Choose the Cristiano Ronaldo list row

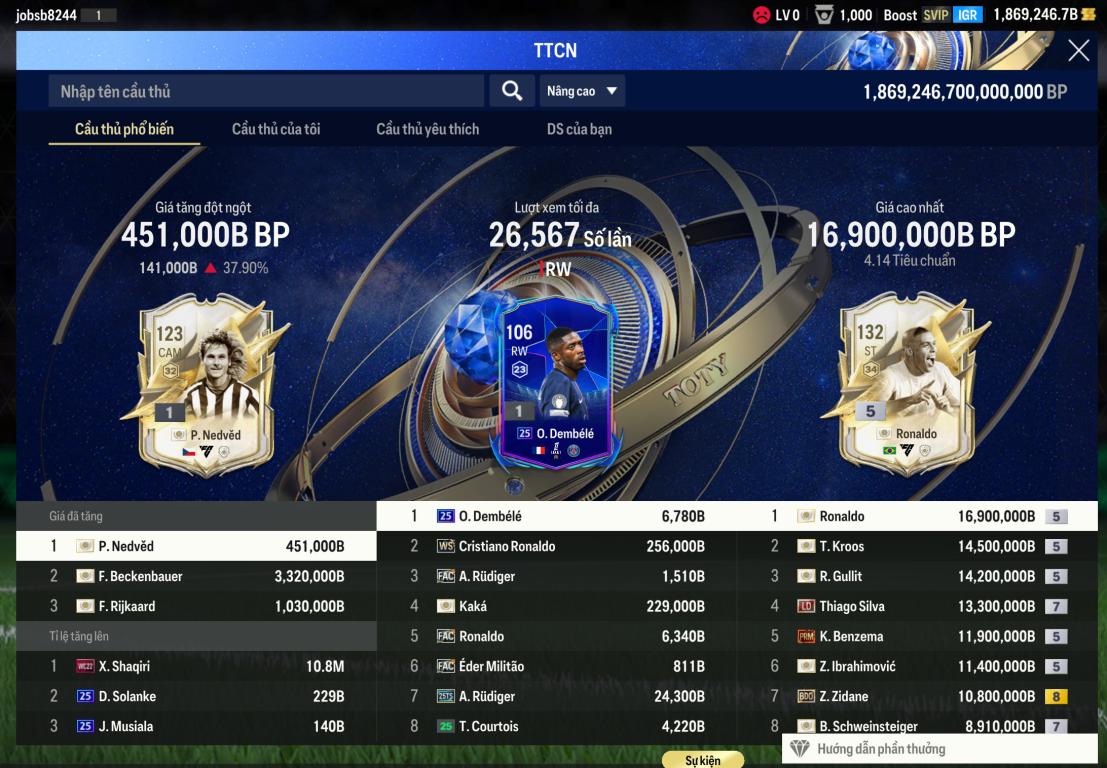click(557, 546)
